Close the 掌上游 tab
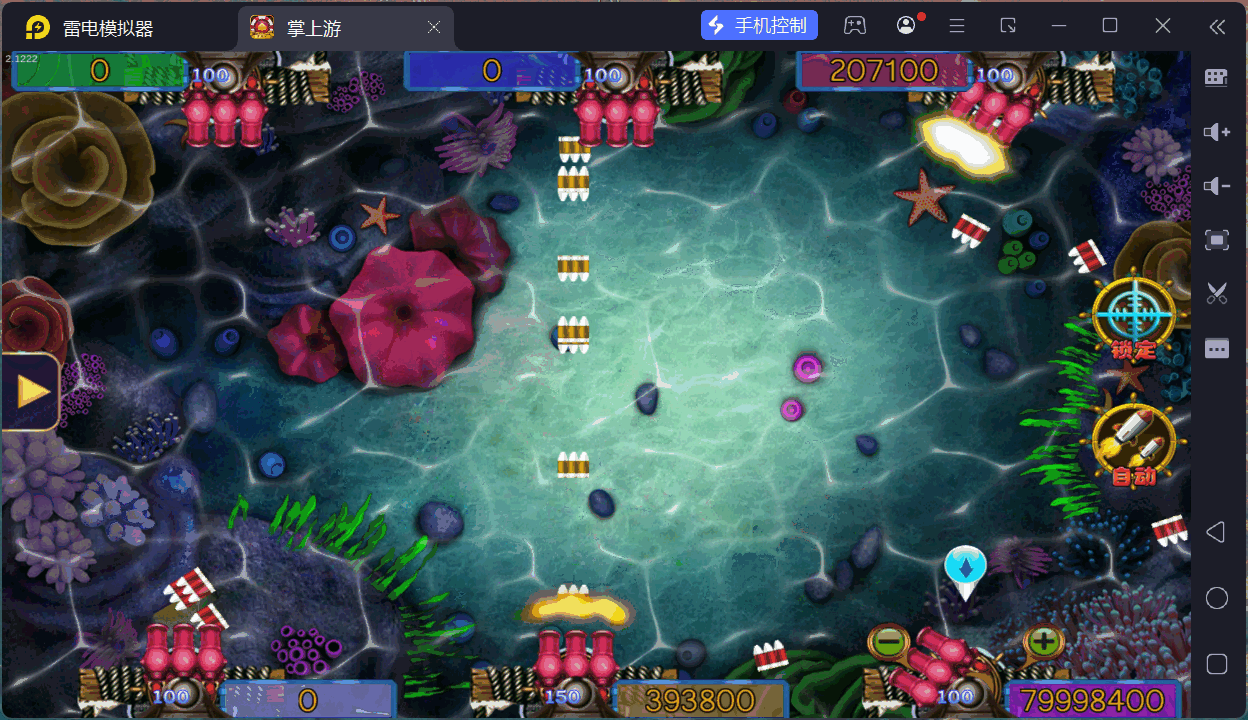The image size is (1248, 720). click(434, 28)
